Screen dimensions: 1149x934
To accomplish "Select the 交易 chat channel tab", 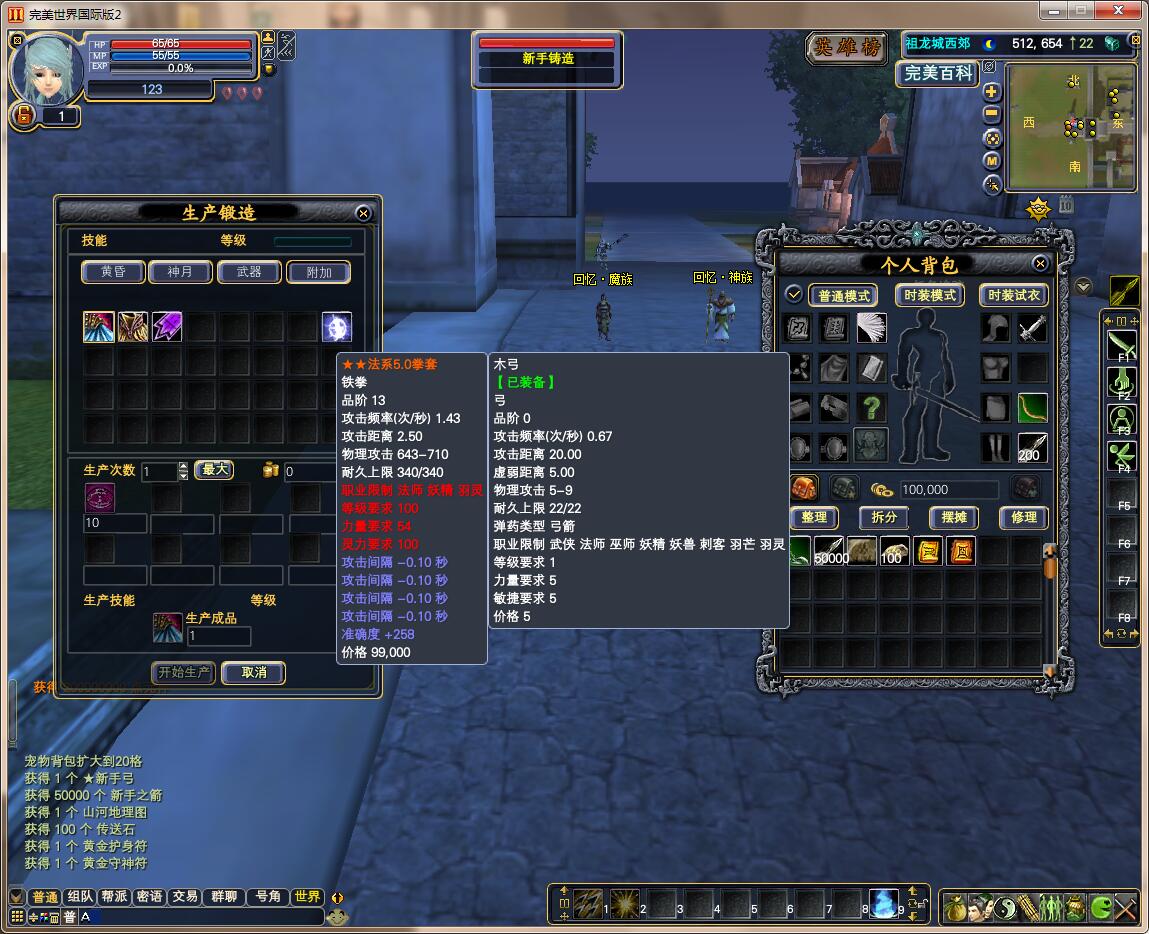I will tap(184, 897).
